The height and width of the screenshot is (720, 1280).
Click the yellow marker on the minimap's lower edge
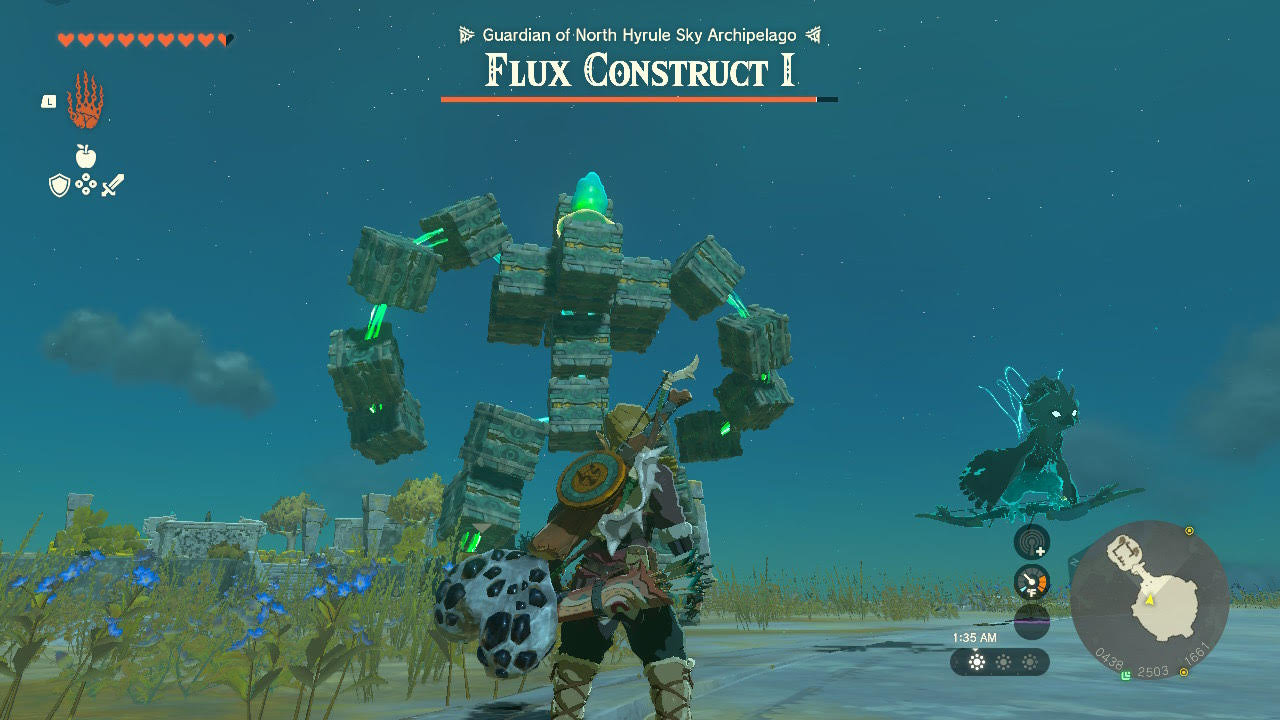pyautogui.click(x=1184, y=671)
